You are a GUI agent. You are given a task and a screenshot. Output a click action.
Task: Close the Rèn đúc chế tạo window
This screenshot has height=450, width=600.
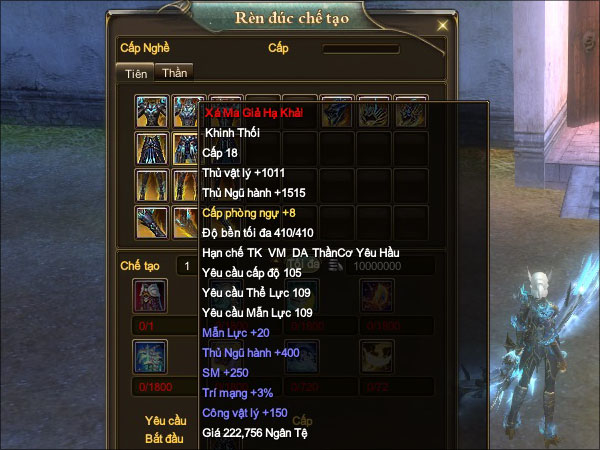442,24
